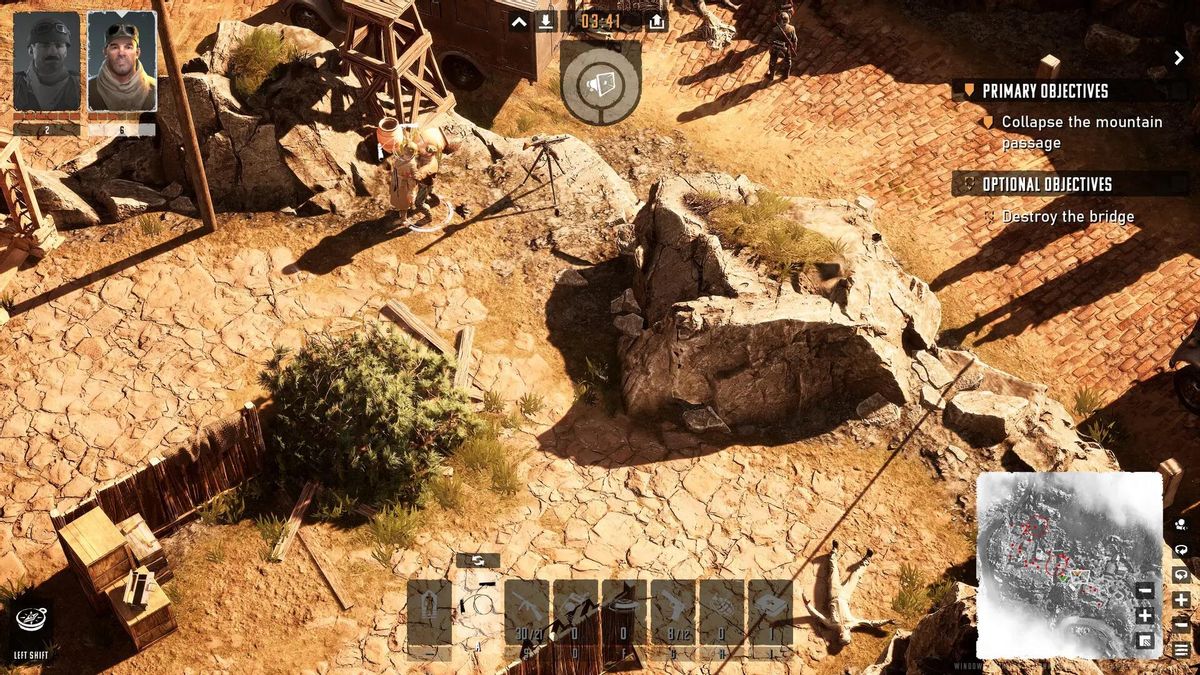Click the quick save down-arrow button
Image resolution: width=1200 pixels, height=675 pixels.
pos(546,21)
